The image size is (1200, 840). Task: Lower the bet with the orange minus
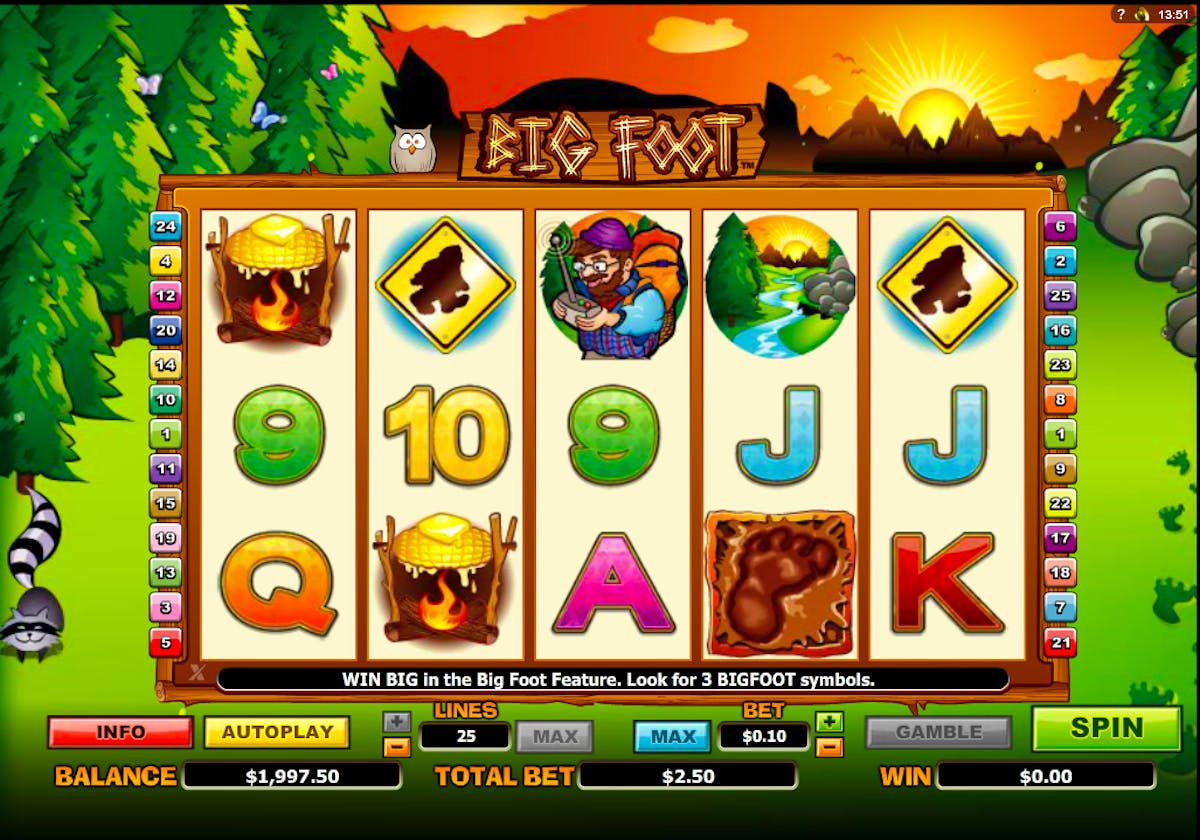tap(829, 747)
